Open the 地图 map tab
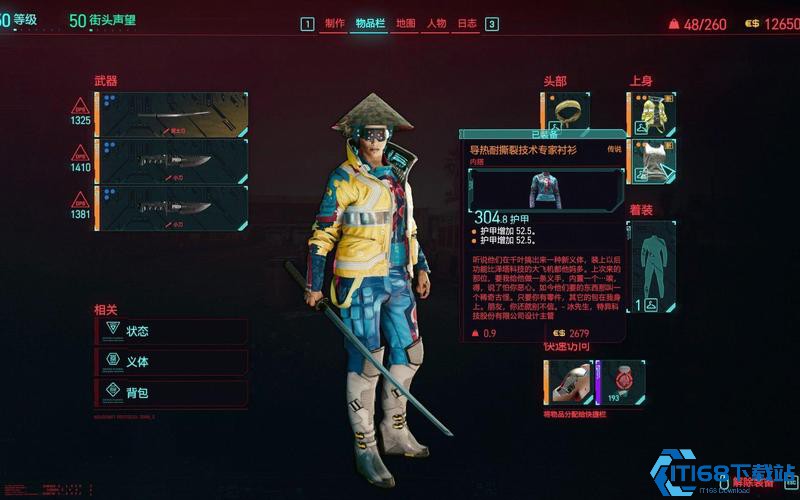 tap(405, 24)
